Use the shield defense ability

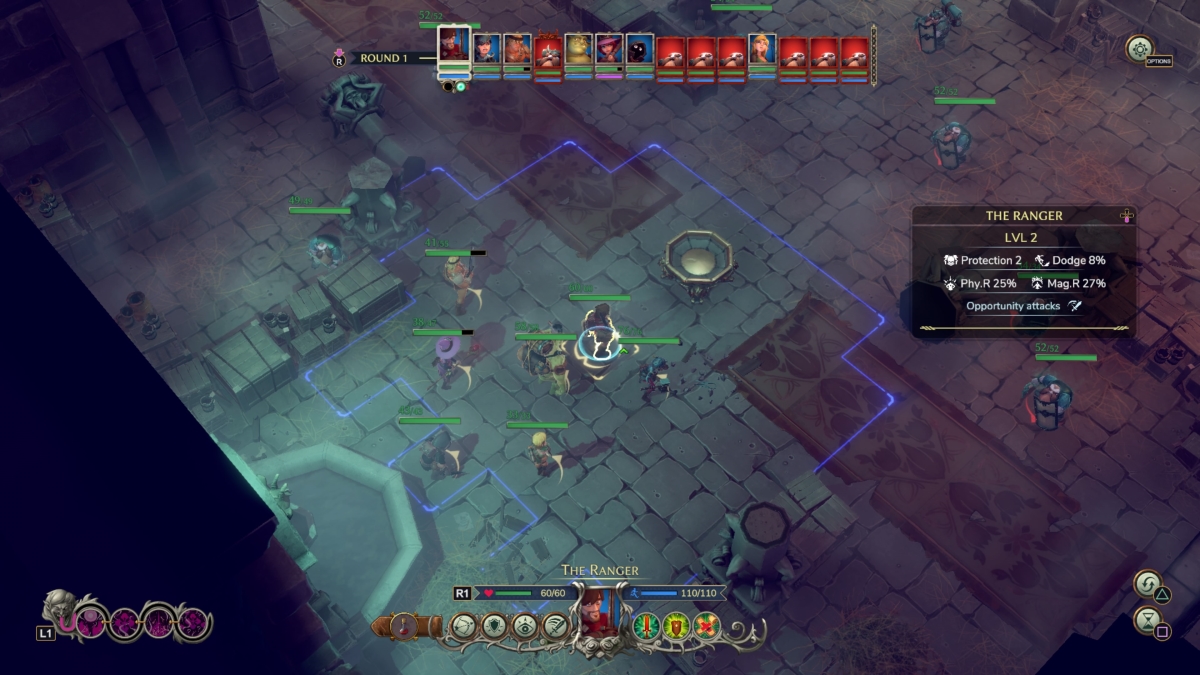[493, 626]
